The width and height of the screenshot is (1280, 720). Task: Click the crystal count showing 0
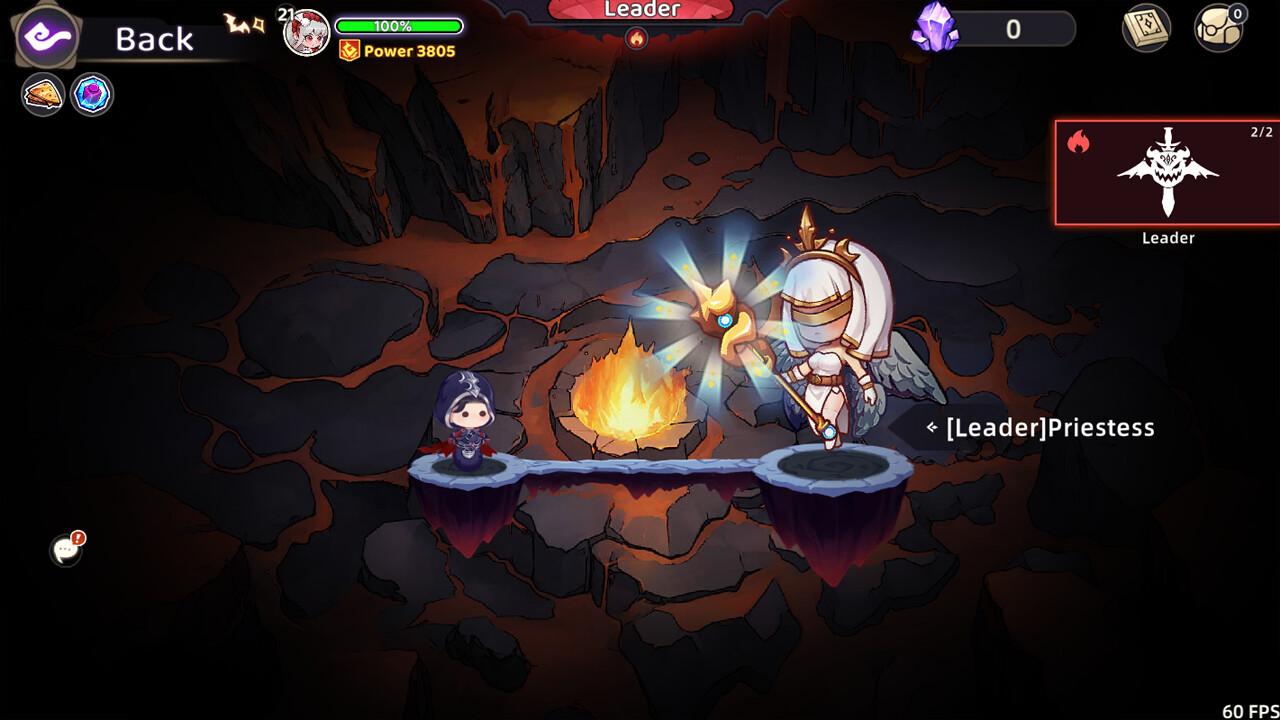pyautogui.click(x=1010, y=29)
